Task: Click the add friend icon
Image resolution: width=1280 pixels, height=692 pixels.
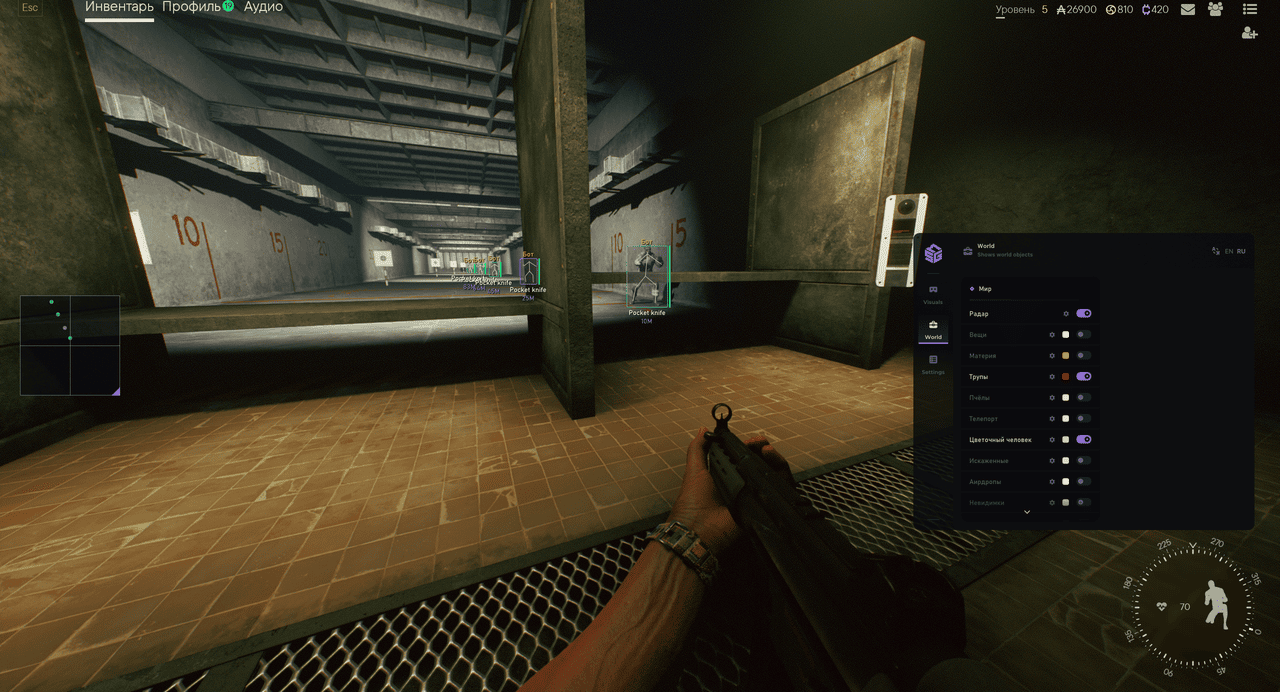Action: pos(1250,33)
